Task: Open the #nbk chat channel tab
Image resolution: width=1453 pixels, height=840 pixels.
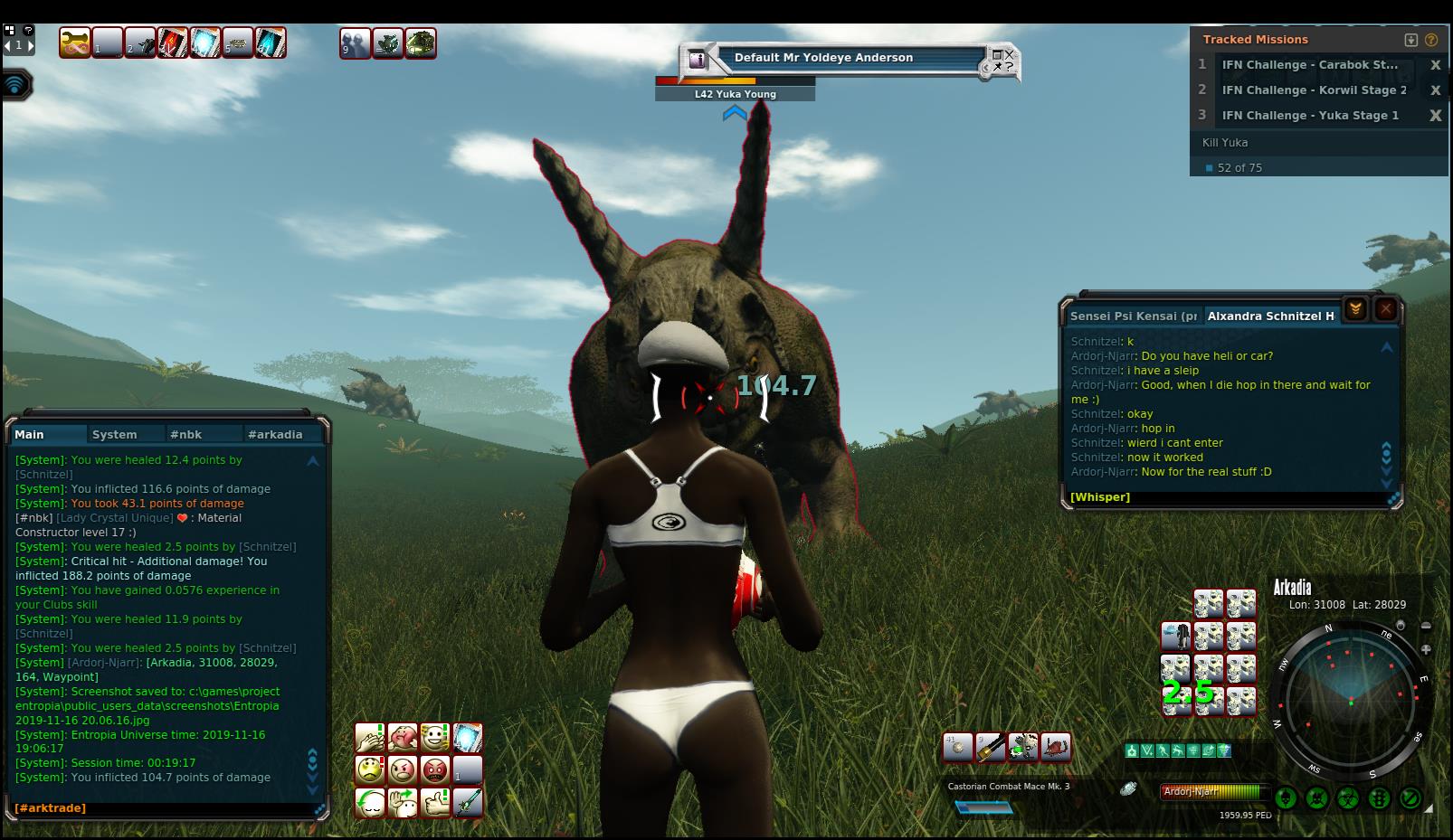Action: coord(185,435)
